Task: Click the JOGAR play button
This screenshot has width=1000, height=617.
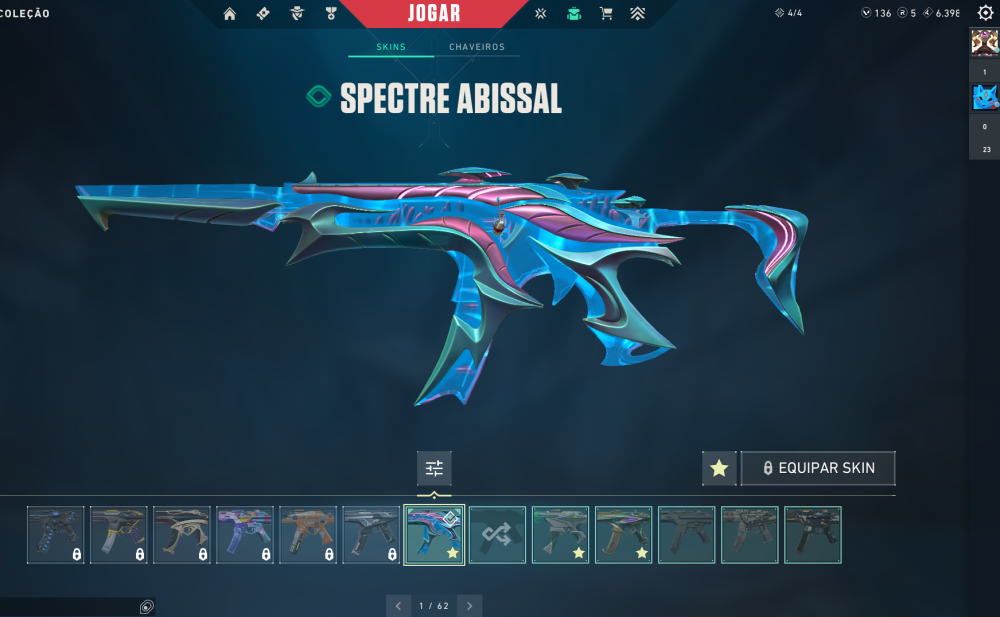Action: 435,14
